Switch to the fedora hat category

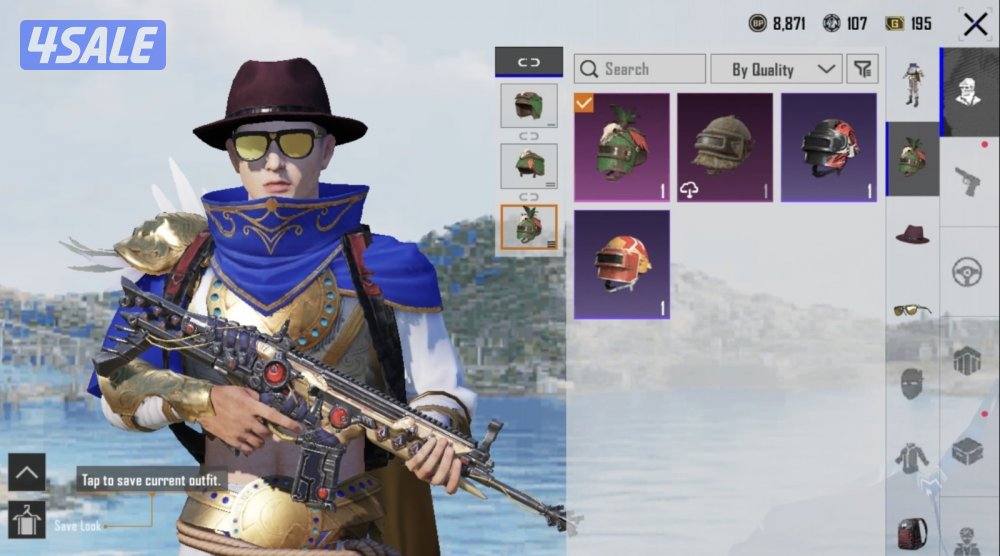pos(912,234)
